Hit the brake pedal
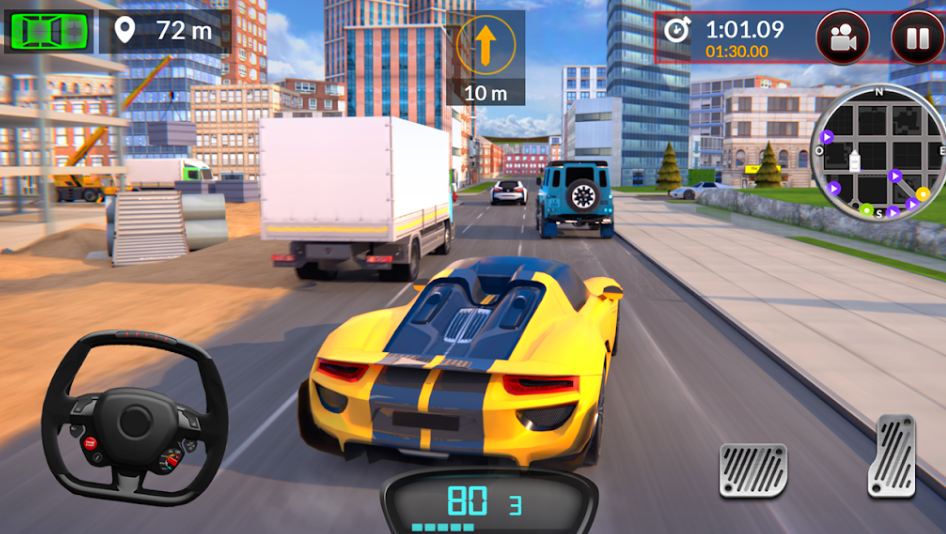 (x=752, y=469)
